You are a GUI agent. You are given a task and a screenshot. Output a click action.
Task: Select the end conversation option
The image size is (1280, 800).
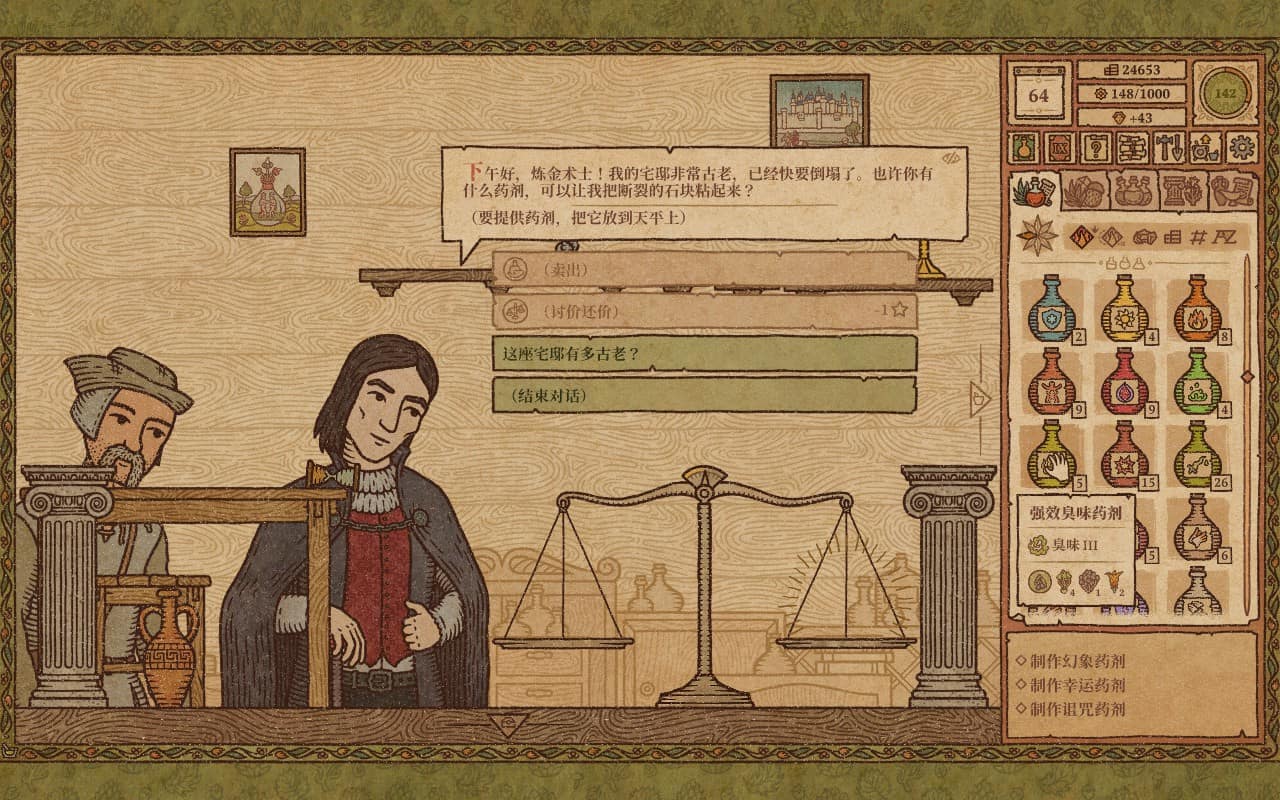coord(704,395)
